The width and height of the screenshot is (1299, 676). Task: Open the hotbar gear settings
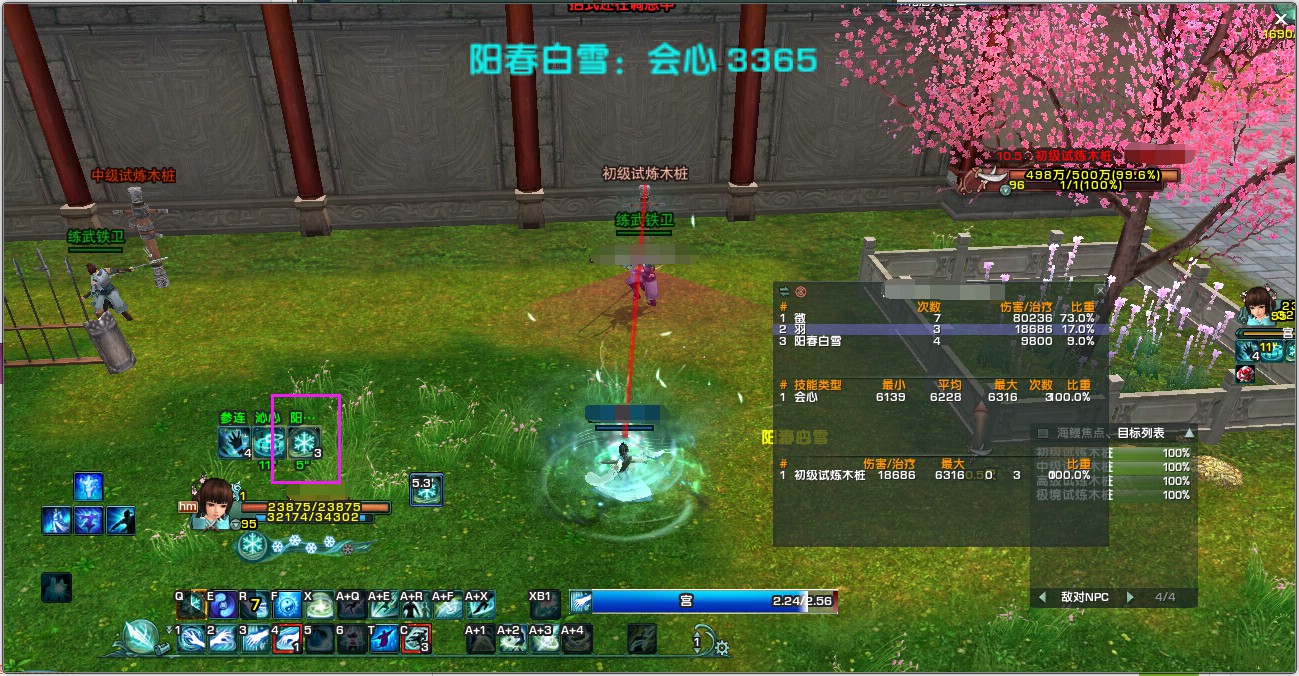pos(722,648)
